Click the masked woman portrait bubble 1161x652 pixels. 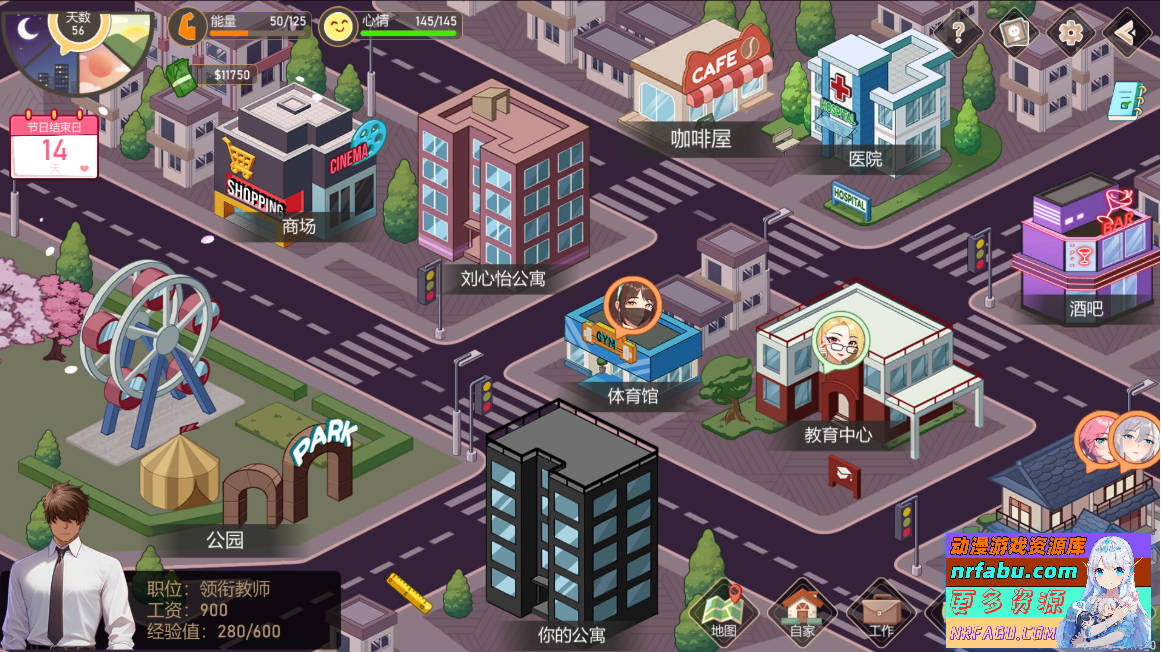(x=632, y=303)
